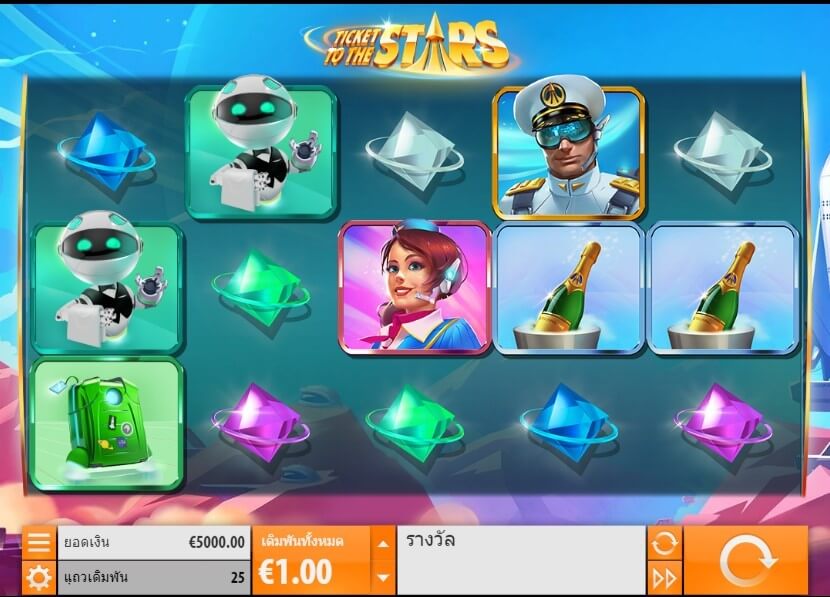Spin the reels with the large spin button

pyautogui.click(x=746, y=561)
